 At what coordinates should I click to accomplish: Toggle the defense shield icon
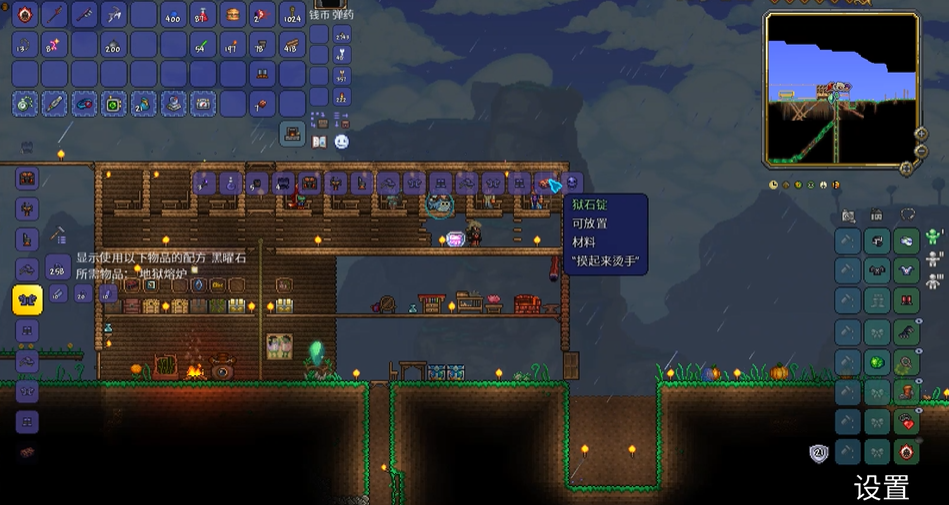pos(818,453)
